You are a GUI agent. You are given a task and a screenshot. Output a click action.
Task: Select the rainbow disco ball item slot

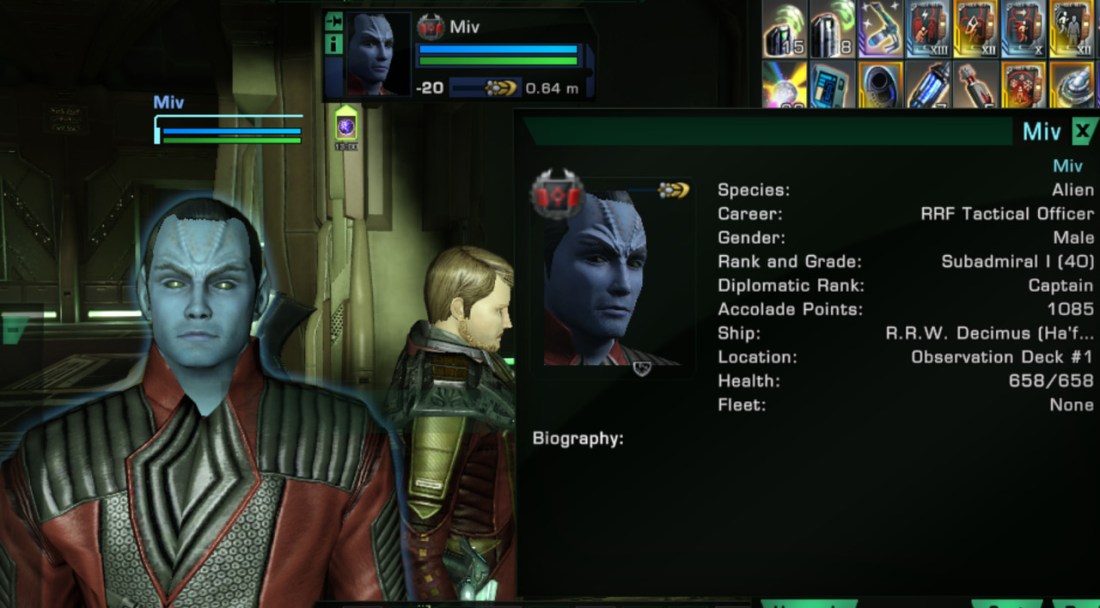pyautogui.click(x=785, y=84)
